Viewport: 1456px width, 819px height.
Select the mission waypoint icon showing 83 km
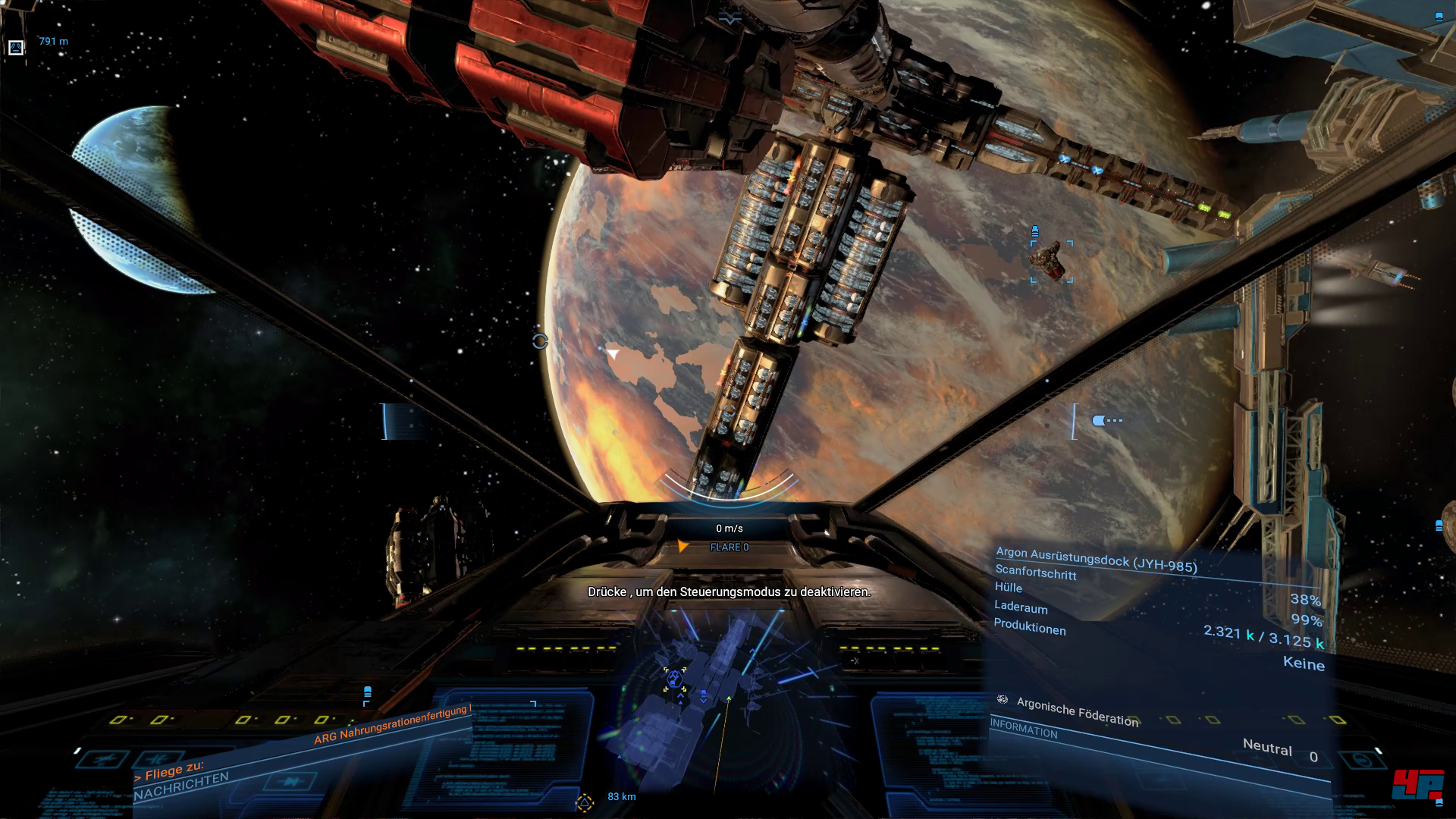point(584,802)
